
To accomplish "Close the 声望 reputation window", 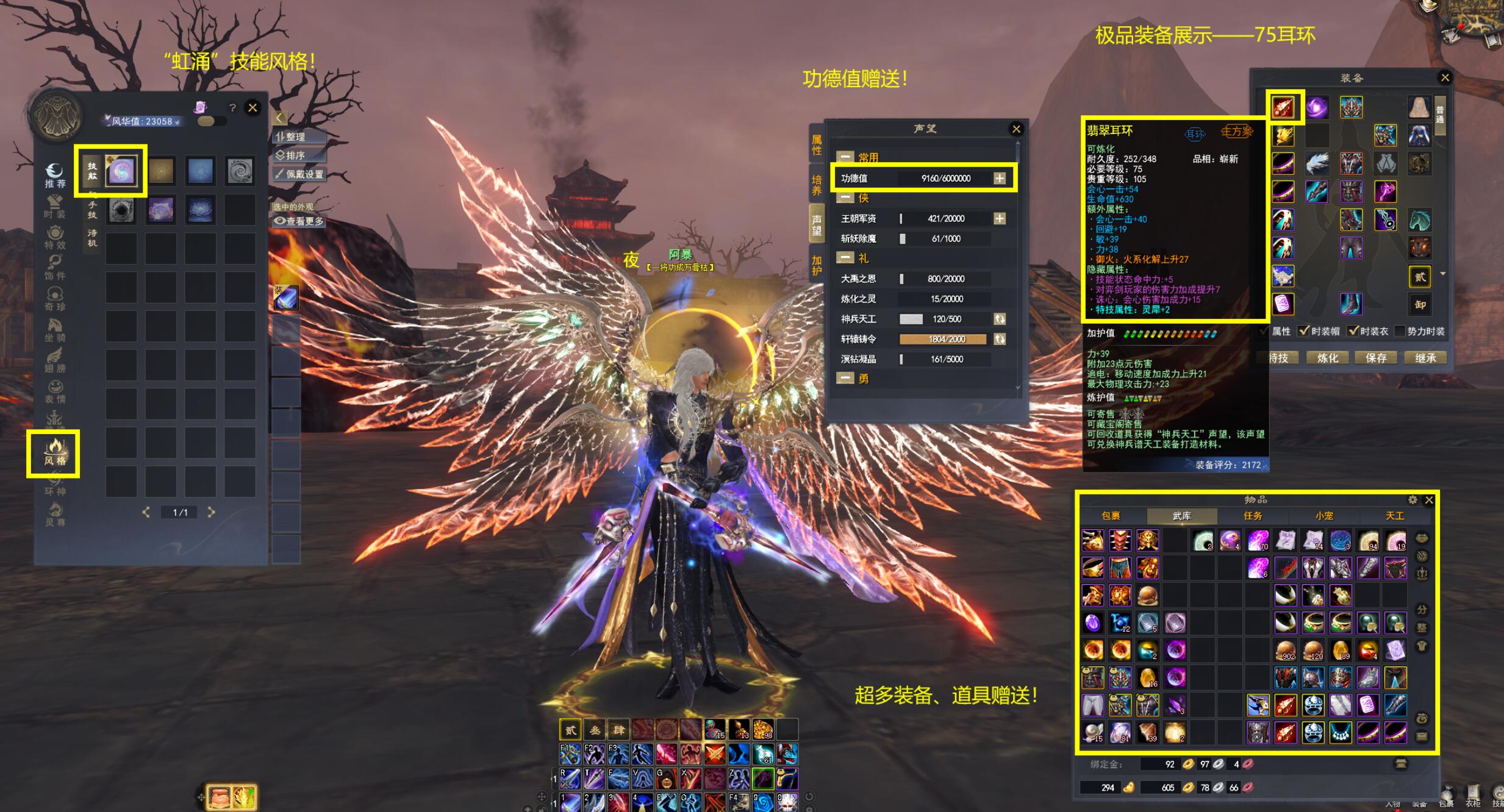I will [1016, 129].
